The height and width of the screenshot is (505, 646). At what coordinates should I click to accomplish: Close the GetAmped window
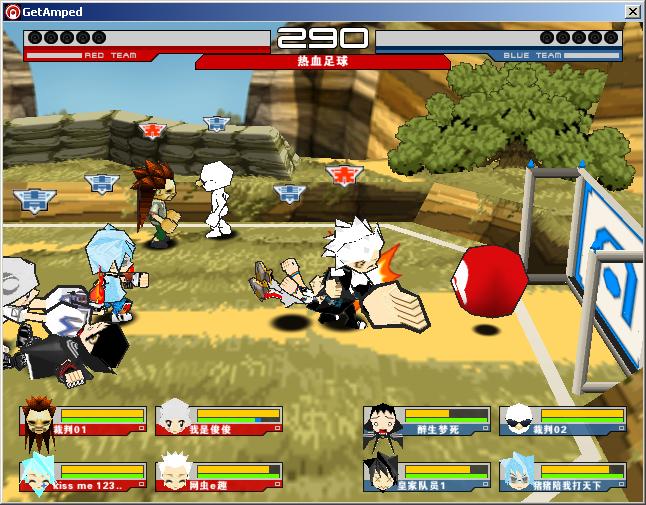coord(632,11)
